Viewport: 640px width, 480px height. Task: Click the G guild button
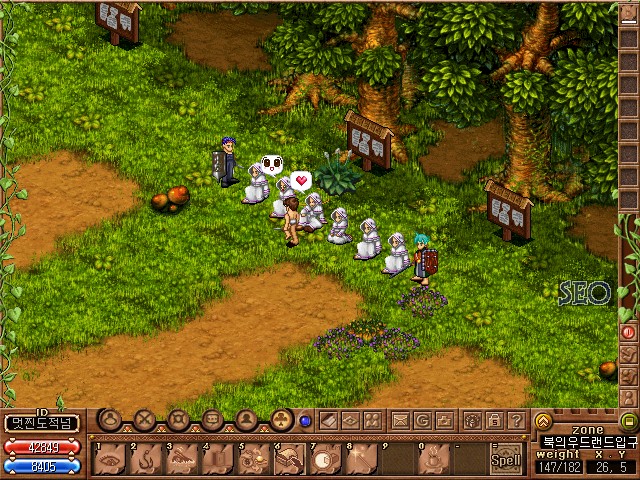(x=423, y=420)
